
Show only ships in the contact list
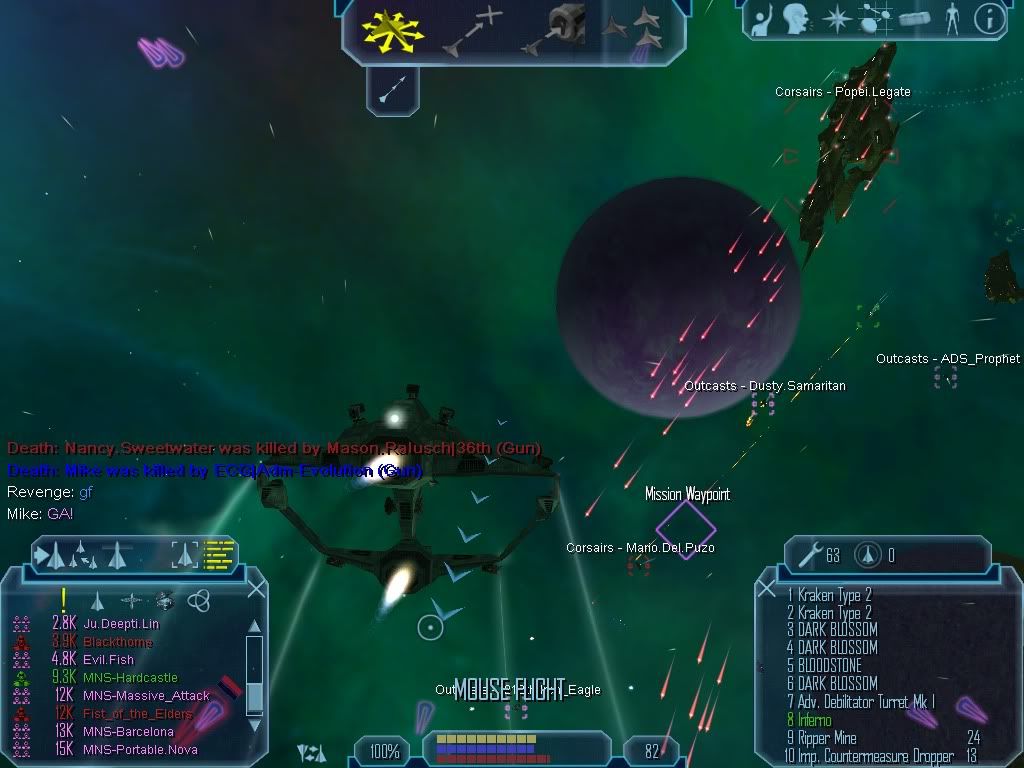pyautogui.click(x=97, y=600)
